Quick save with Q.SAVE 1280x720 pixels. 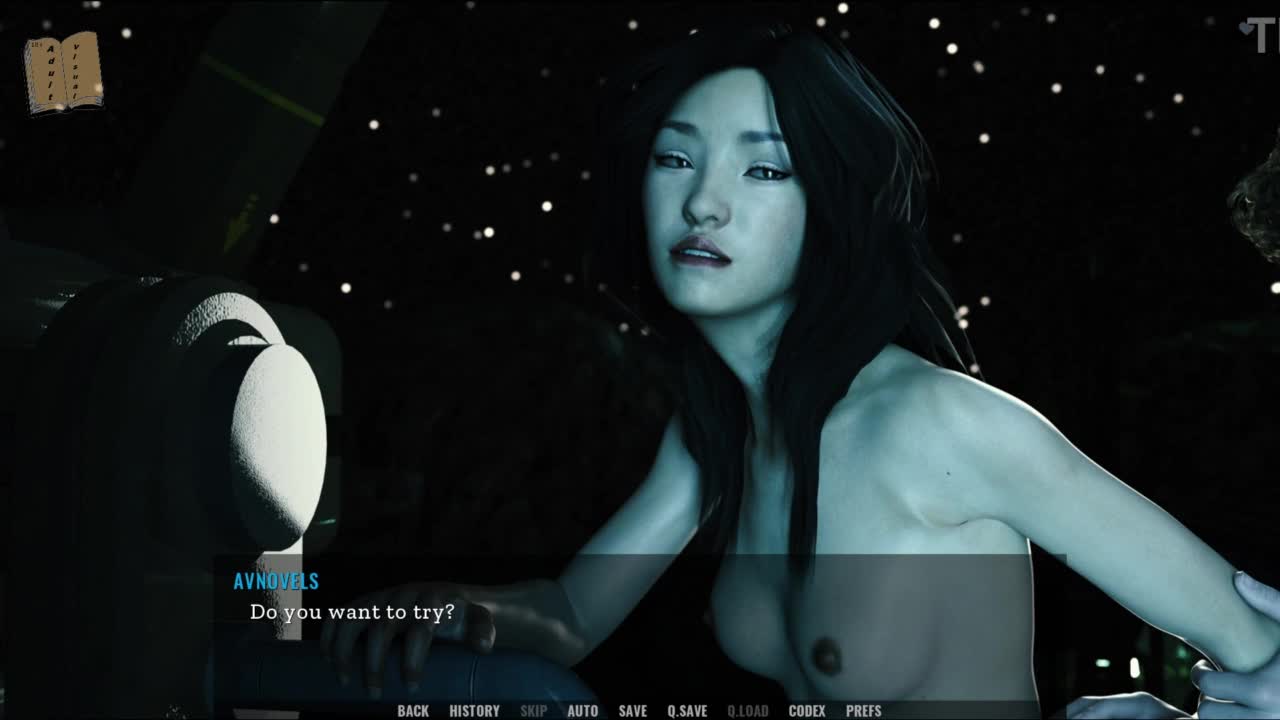pyautogui.click(x=687, y=711)
